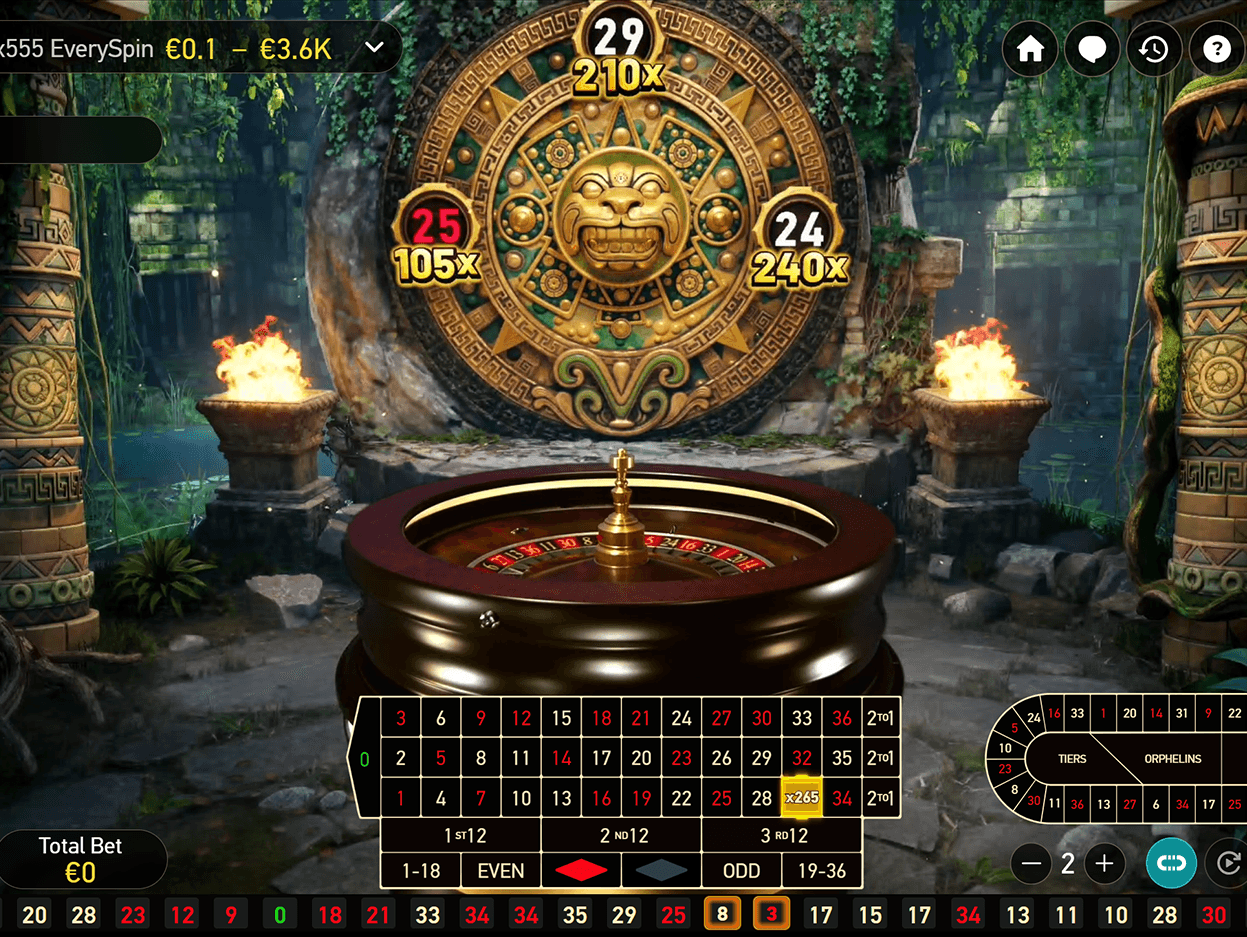Decrease neighbours count with minus button

1033,864
